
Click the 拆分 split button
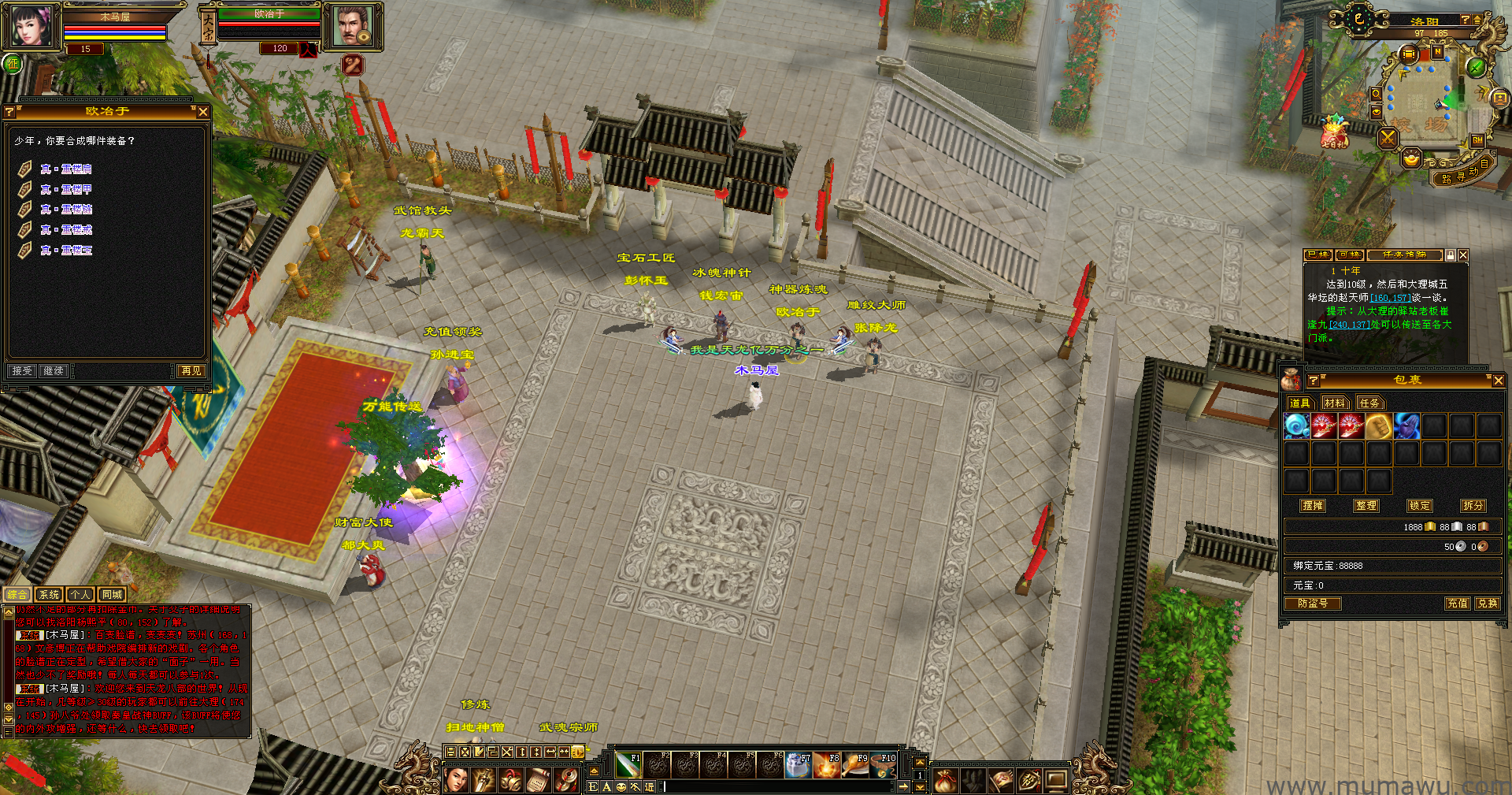coord(1473,506)
